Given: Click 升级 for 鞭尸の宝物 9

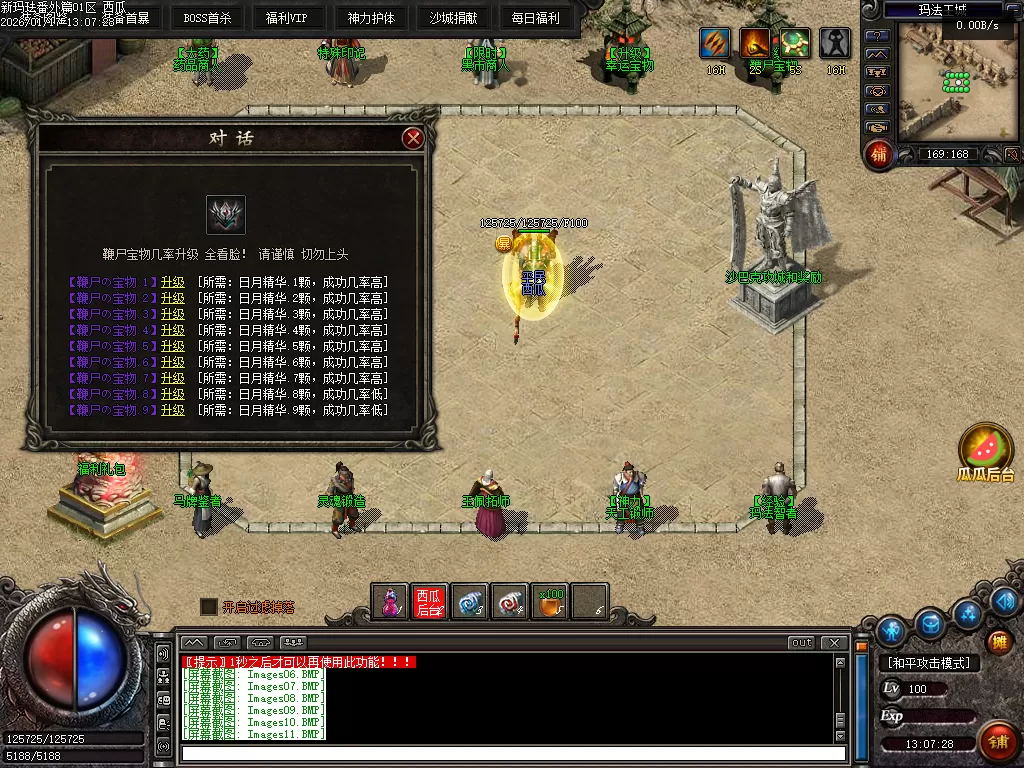Looking at the screenshot, I should tap(173, 410).
